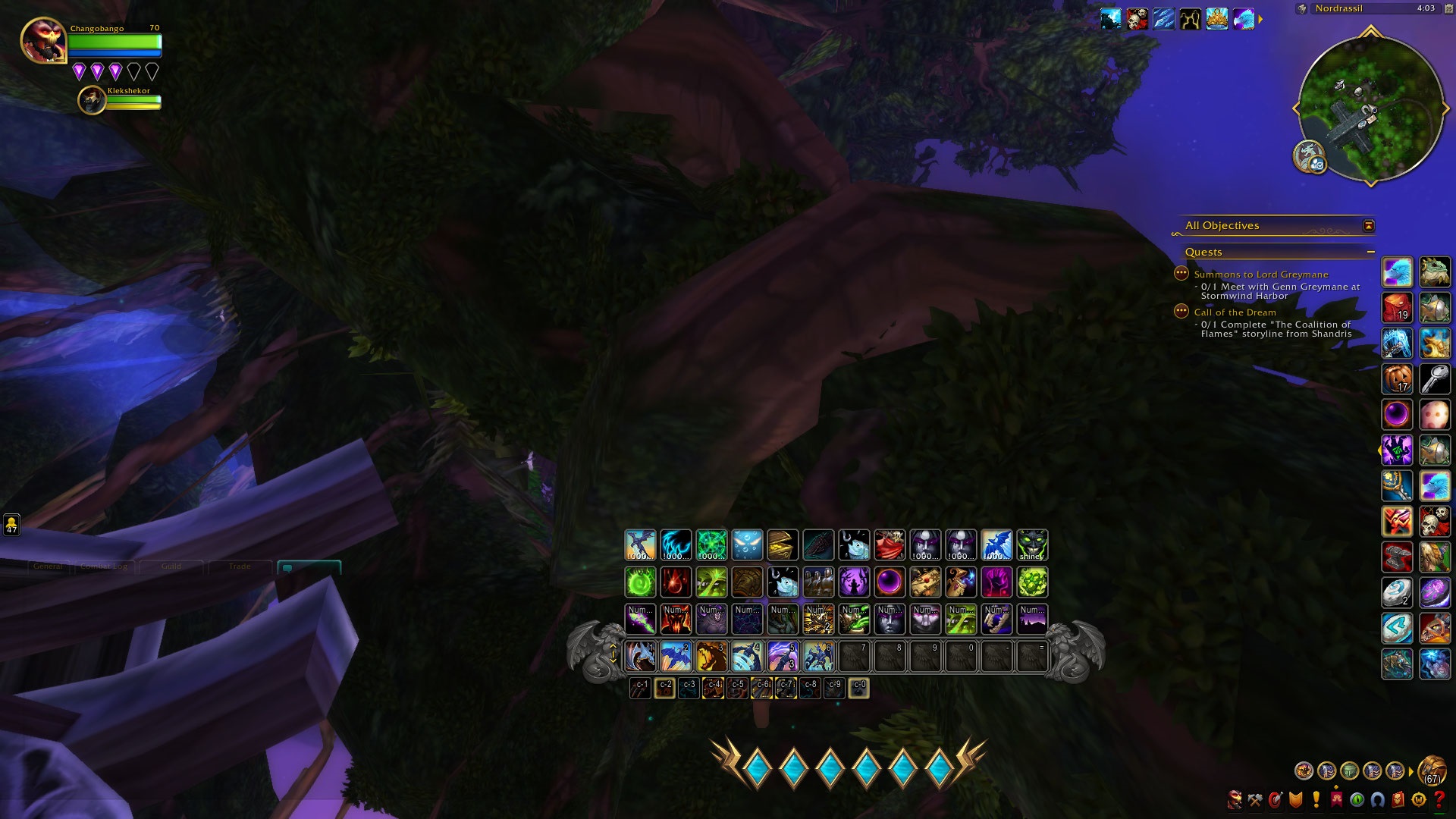Open the red question mark help menu

point(1439,799)
